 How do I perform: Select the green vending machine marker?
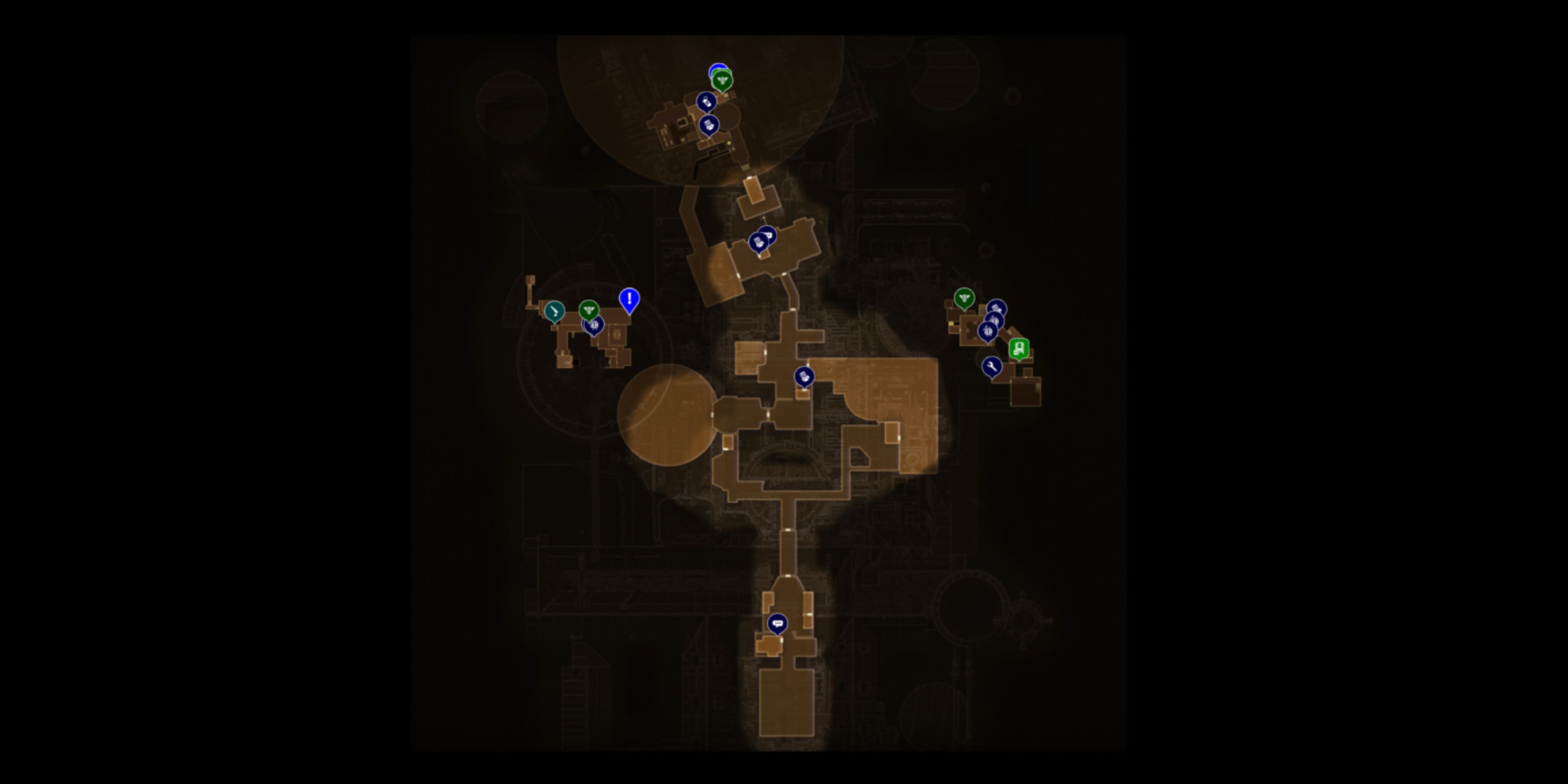(x=1019, y=350)
